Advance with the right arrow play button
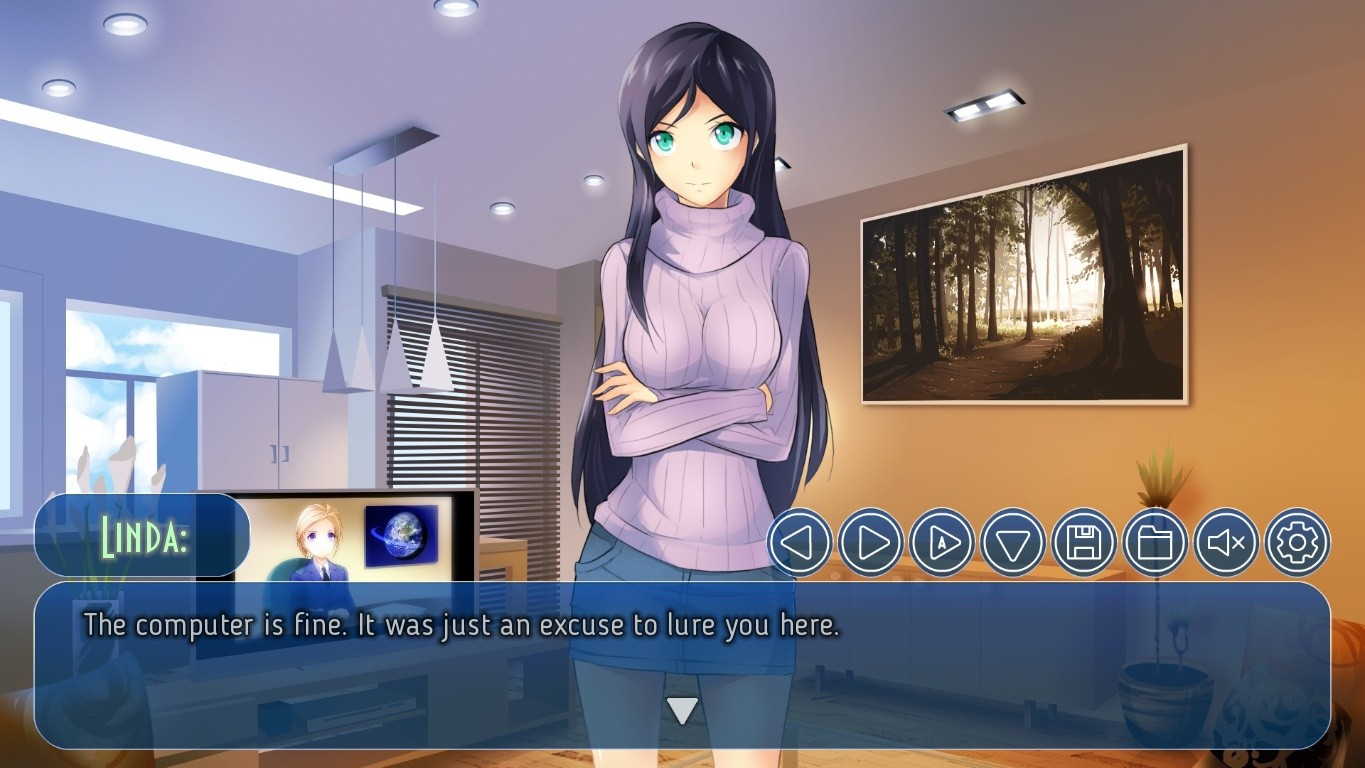 pos(871,542)
